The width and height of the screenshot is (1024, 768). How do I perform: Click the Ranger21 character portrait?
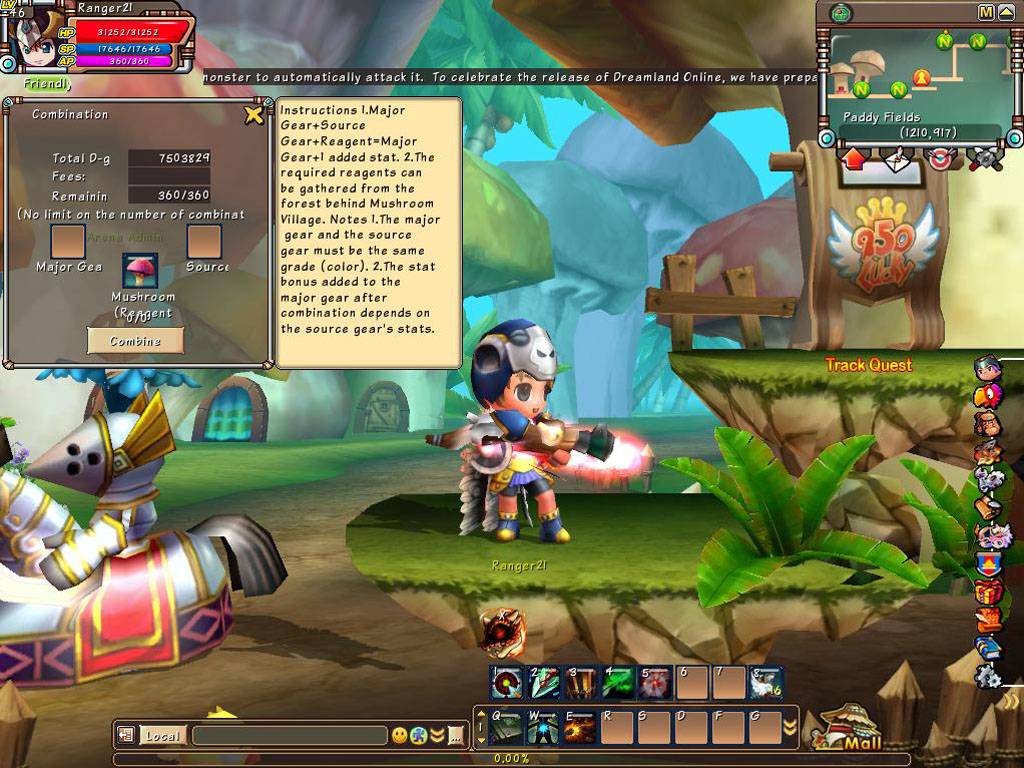pyautogui.click(x=38, y=42)
